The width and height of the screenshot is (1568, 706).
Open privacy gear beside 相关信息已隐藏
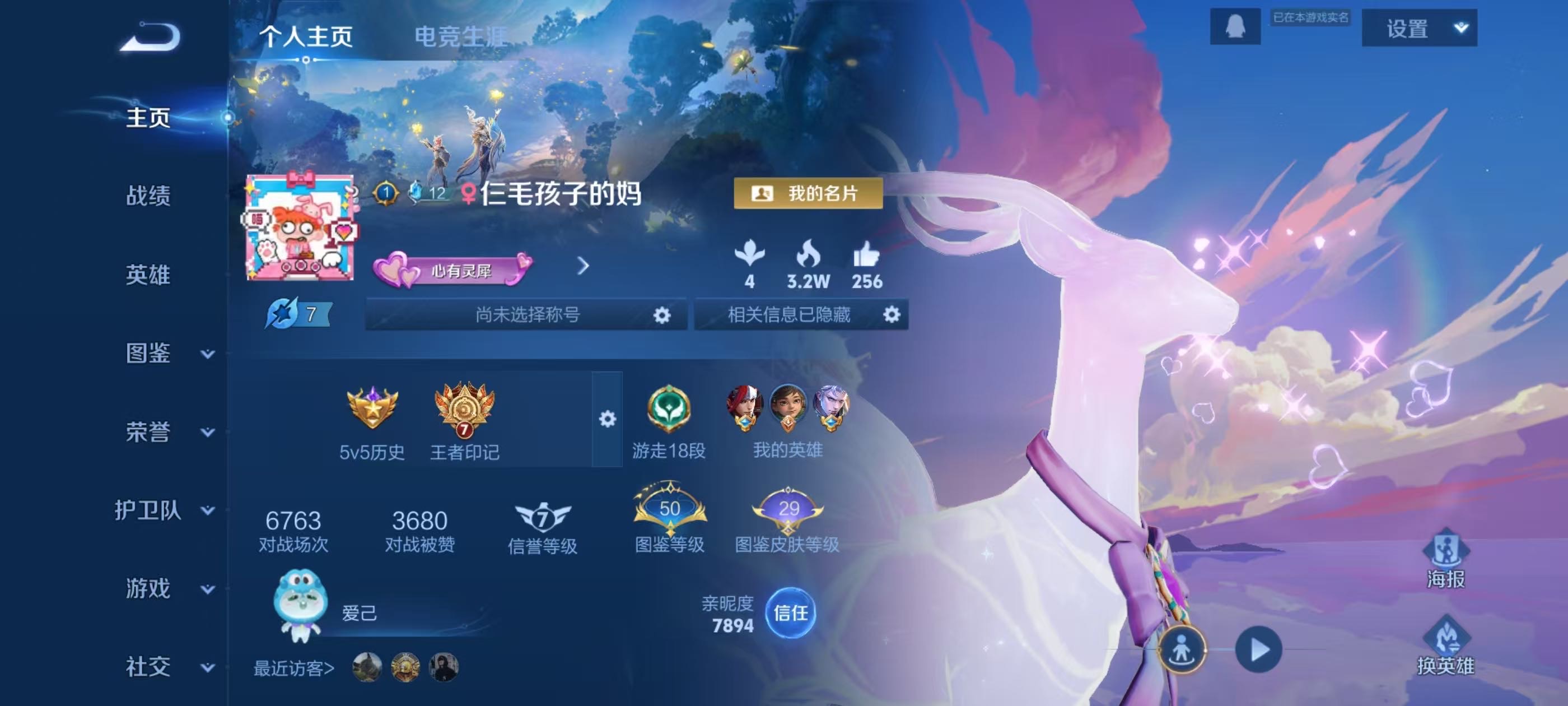(x=891, y=315)
